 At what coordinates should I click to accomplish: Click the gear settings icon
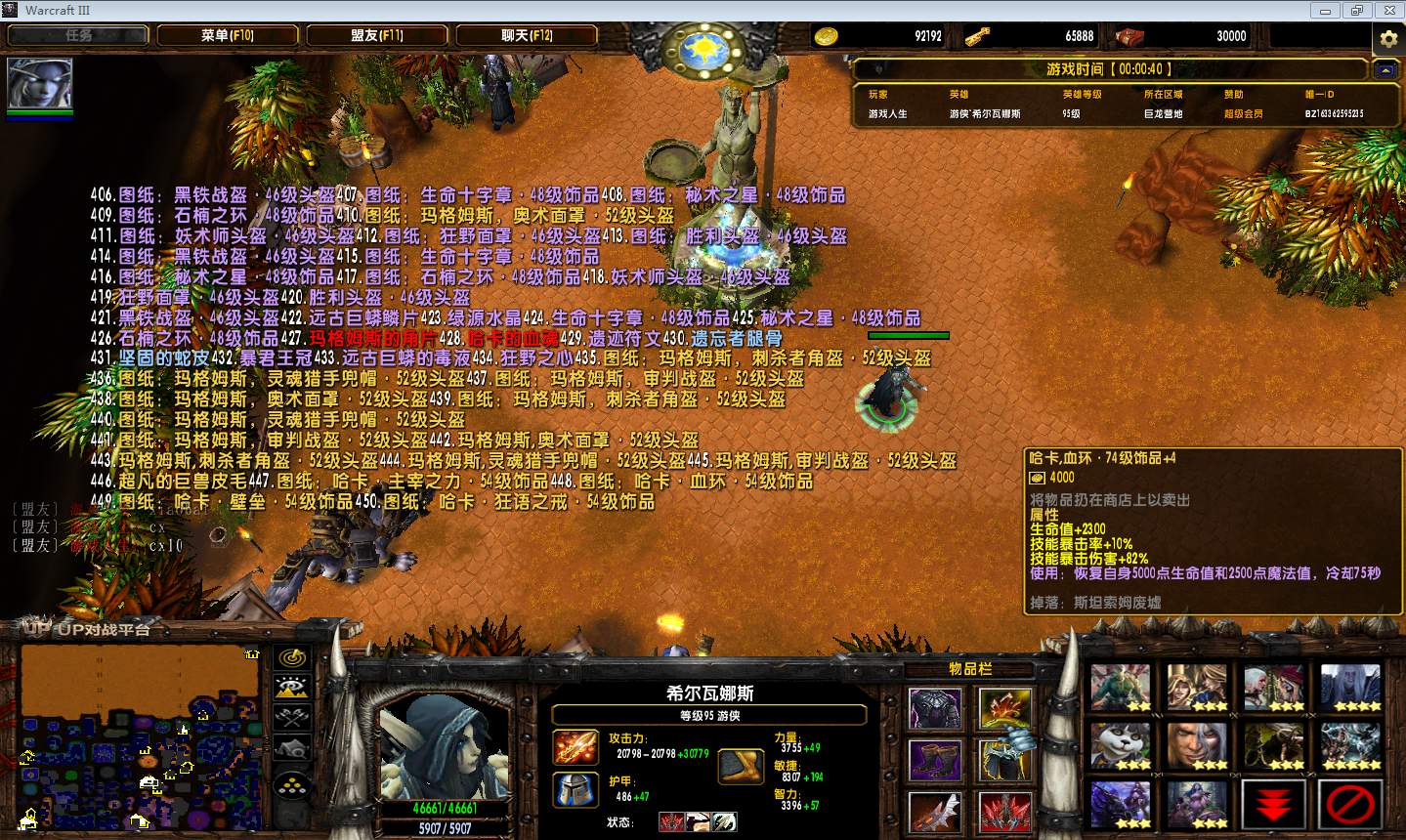click(1387, 39)
